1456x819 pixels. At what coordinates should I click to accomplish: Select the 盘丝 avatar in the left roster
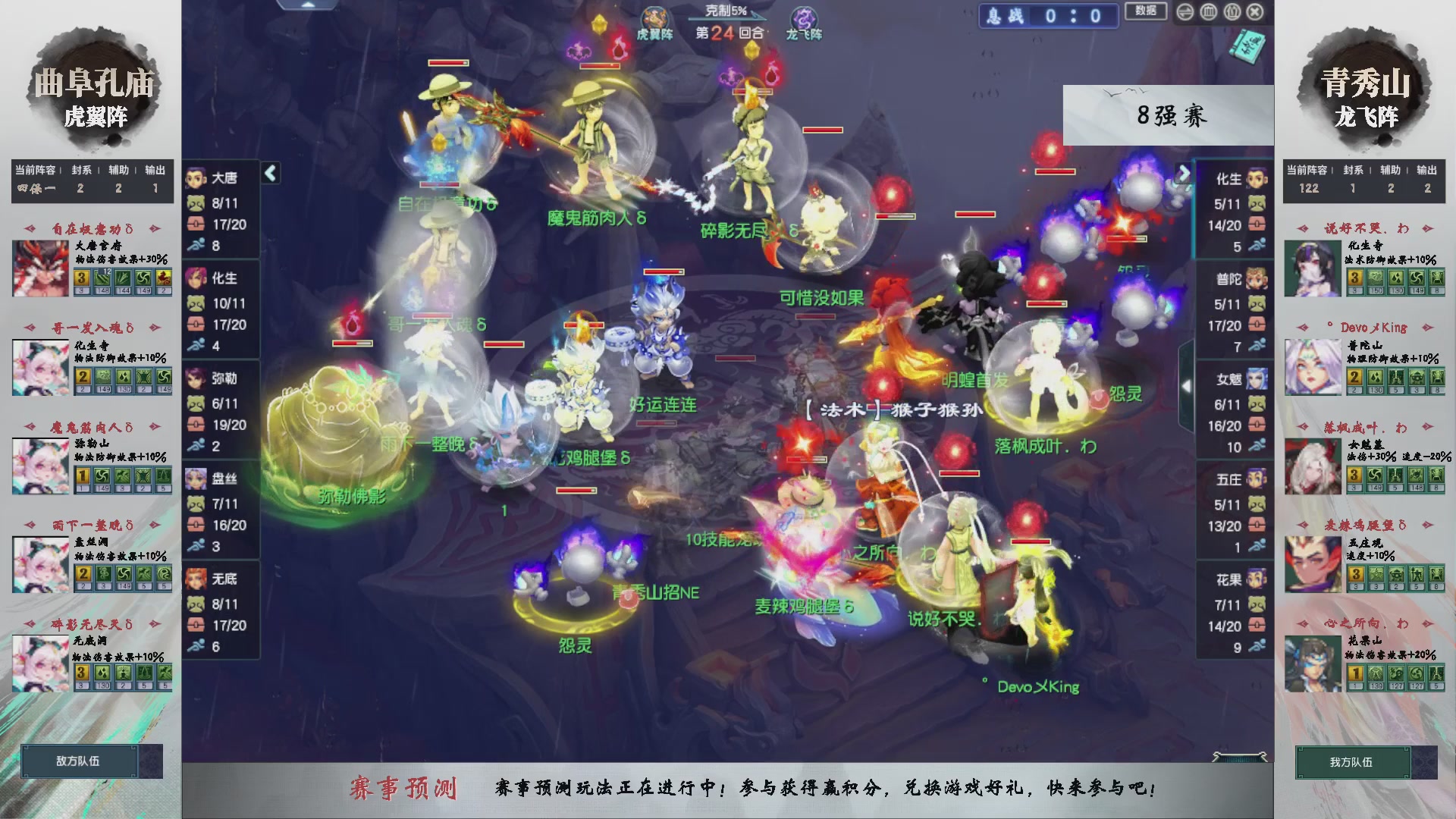coord(197,479)
